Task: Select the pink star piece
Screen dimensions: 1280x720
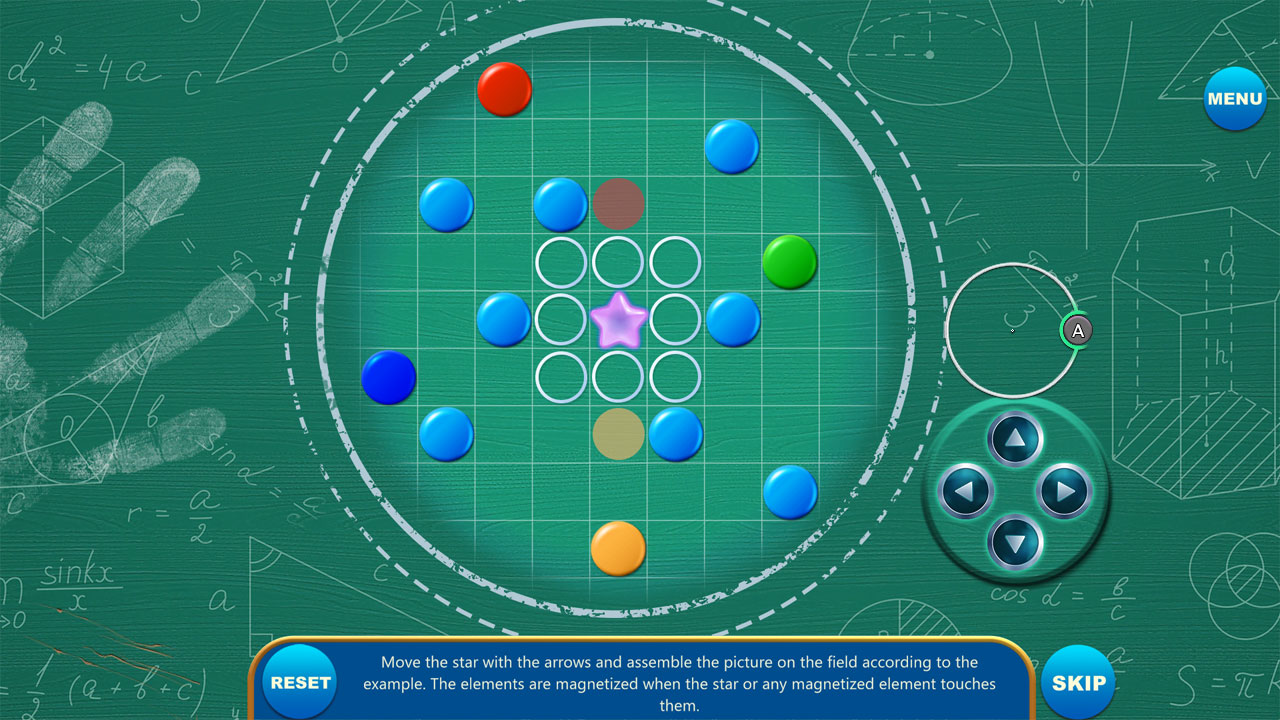Action: (x=618, y=320)
